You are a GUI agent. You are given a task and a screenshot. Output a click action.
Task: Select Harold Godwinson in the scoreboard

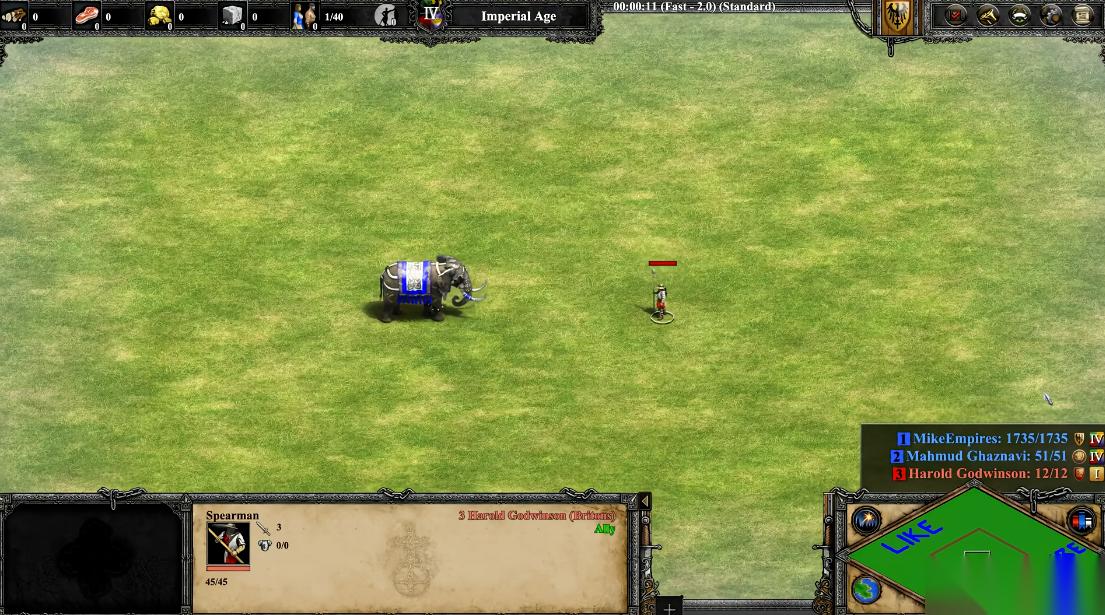tap(973, 473)
